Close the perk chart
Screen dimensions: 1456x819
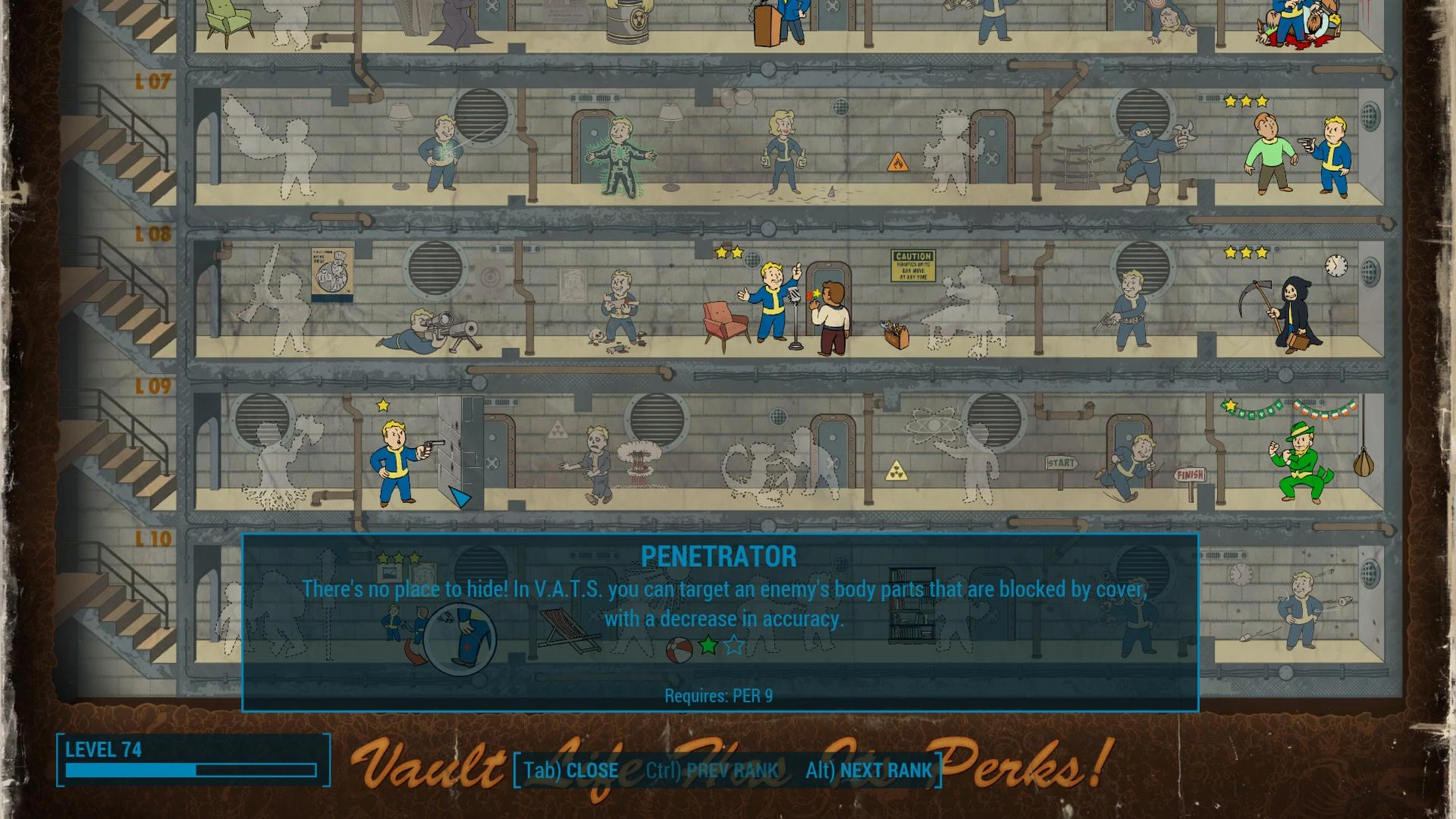tap(571, 771)
